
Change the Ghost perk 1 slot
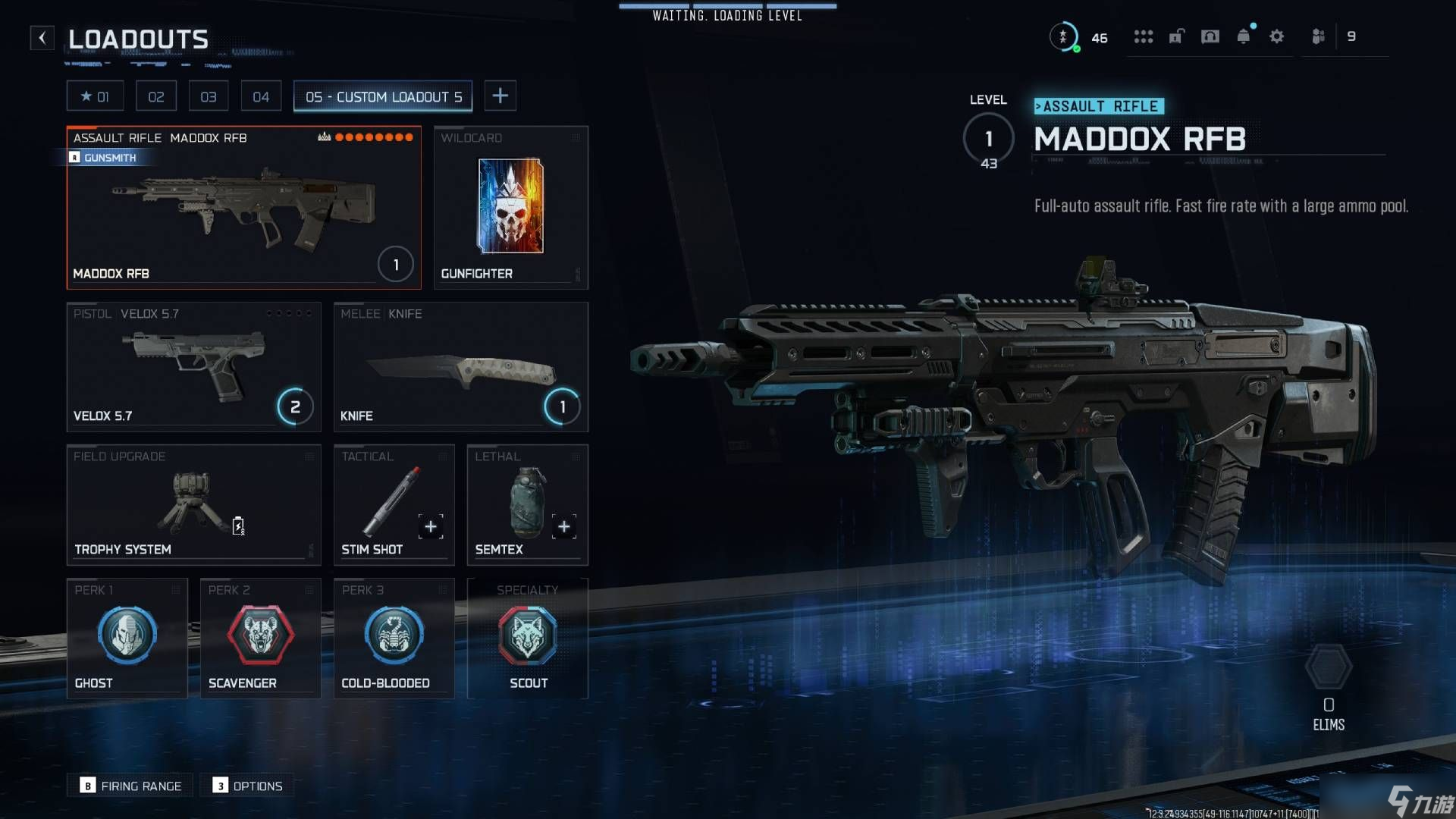pyautogui.click(x=127, y=638)
